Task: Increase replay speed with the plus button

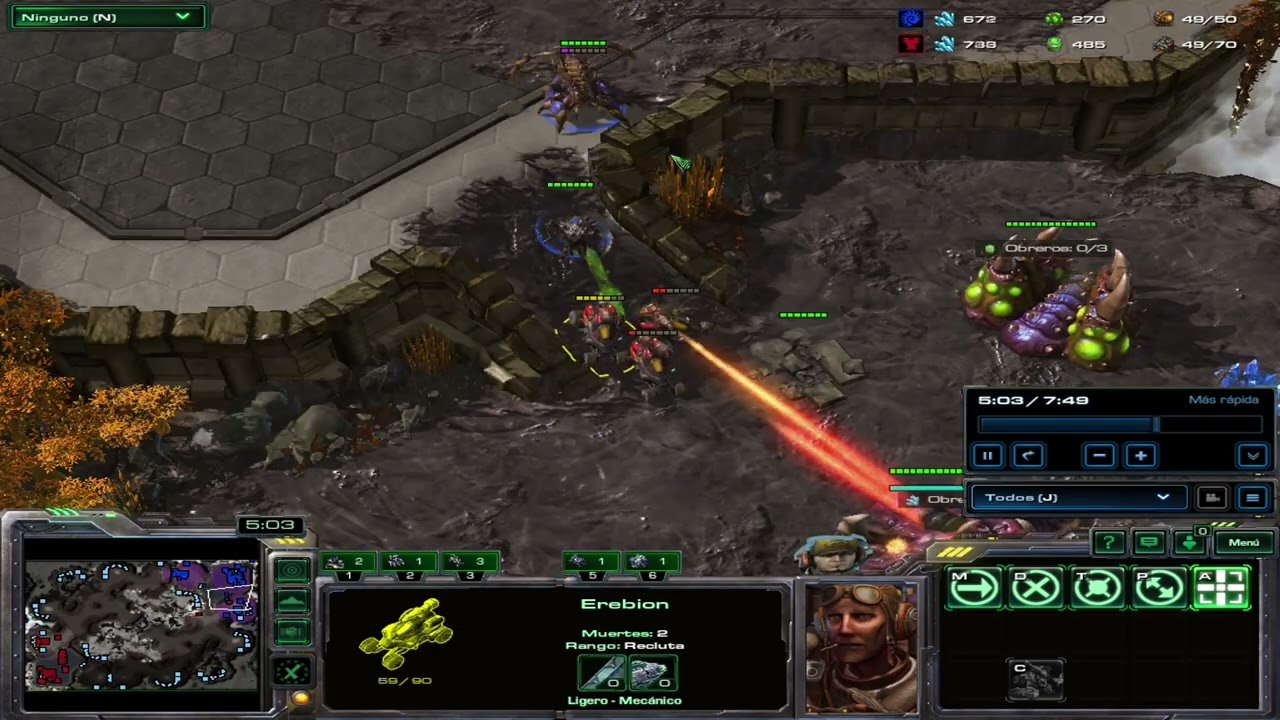Action: point(1141,456)
